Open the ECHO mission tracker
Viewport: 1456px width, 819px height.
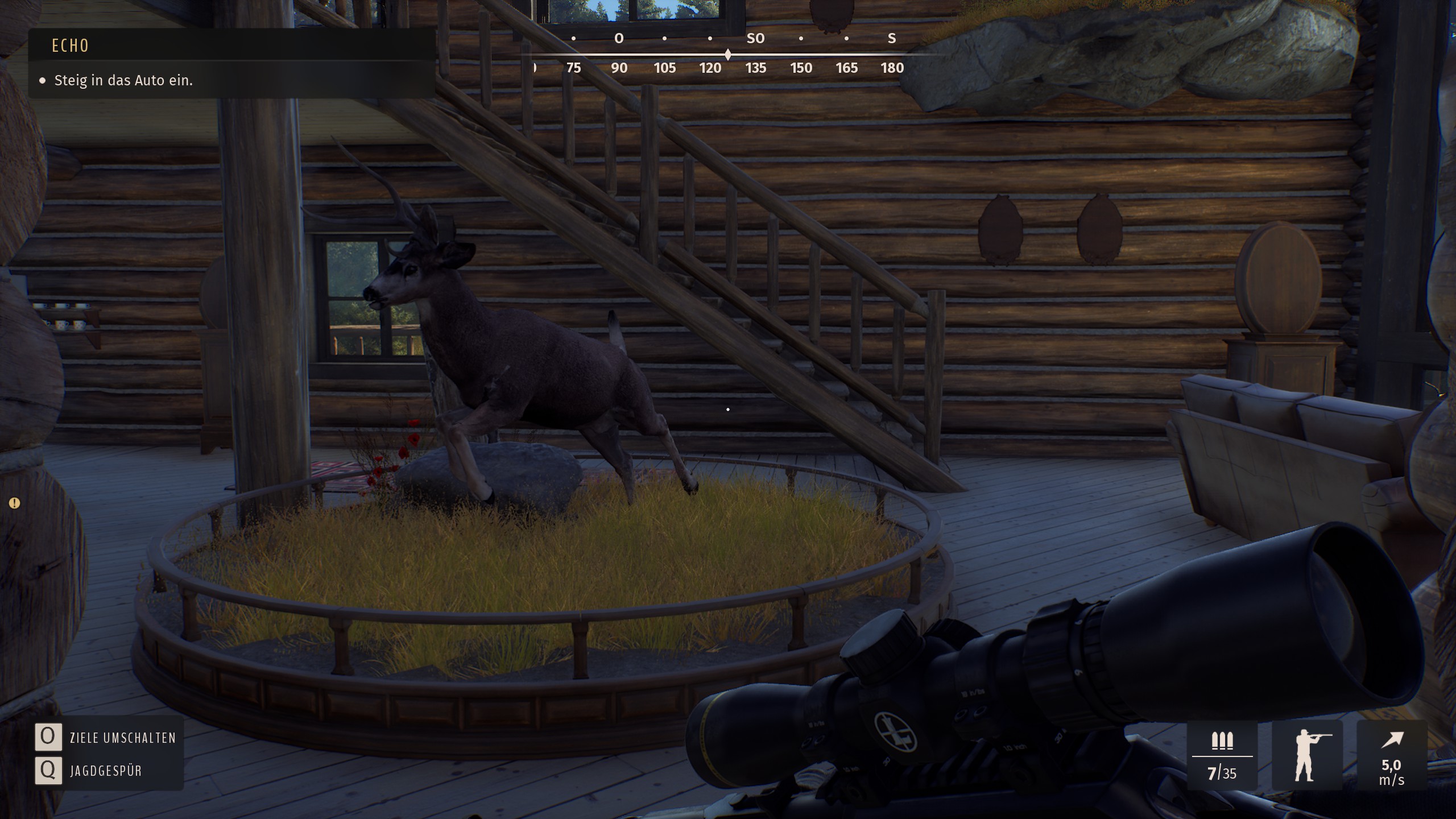[x=71, y=45]
